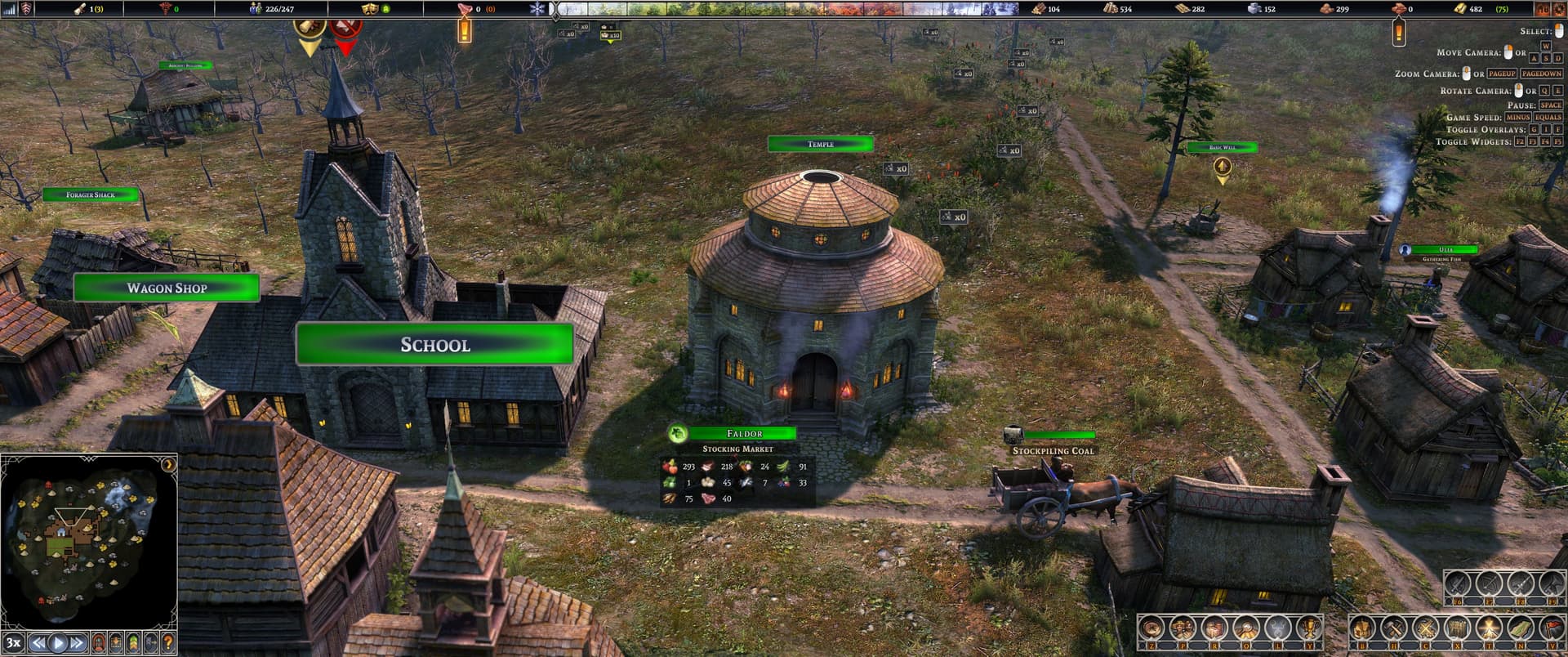The width and height of the screenshot is (1568, 657).
Task: Select the red flag icon
Action: pos(1550,628)
